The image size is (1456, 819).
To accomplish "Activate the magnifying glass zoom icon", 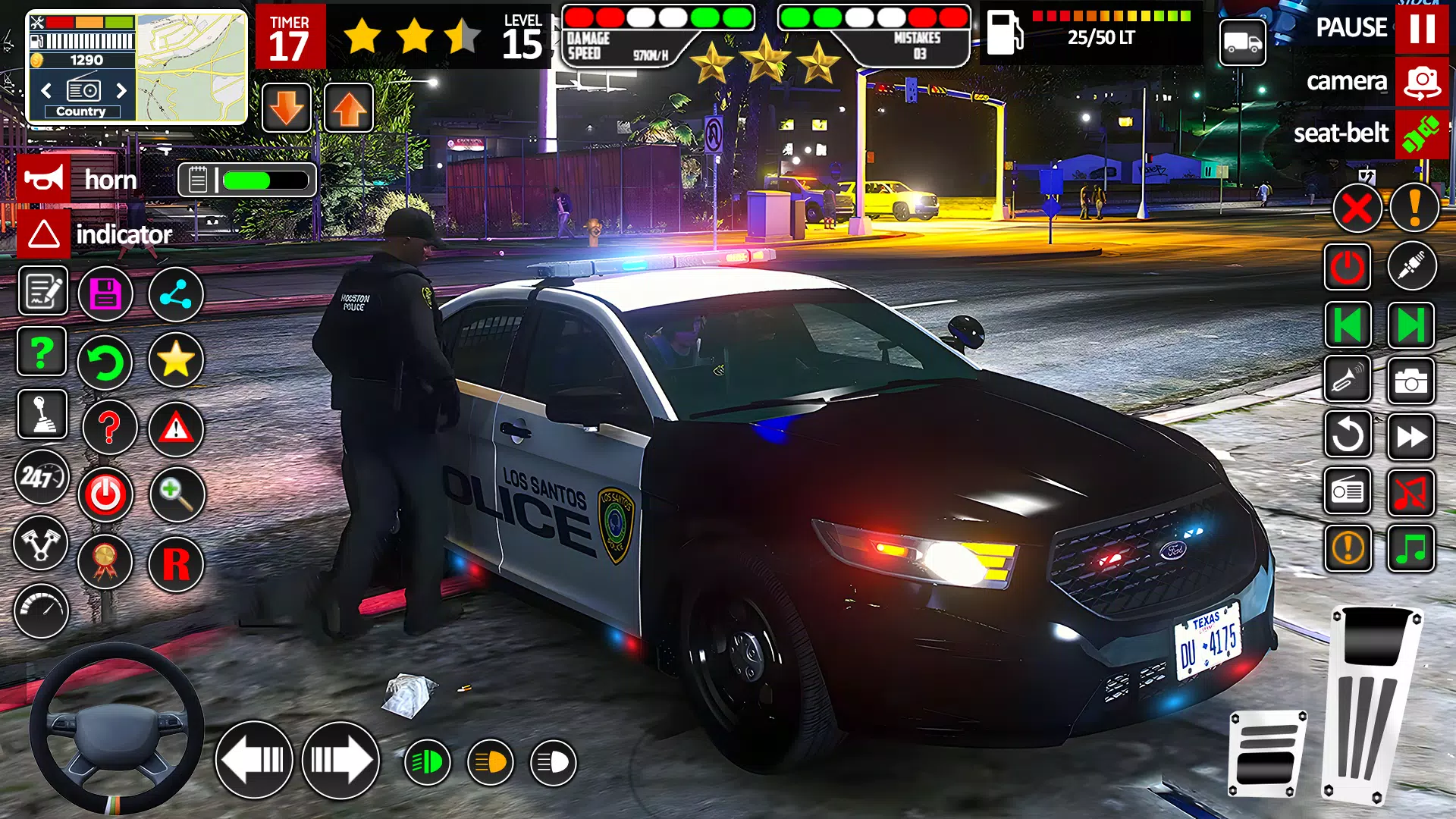I will pyautogui.click(x=177, y=494).
